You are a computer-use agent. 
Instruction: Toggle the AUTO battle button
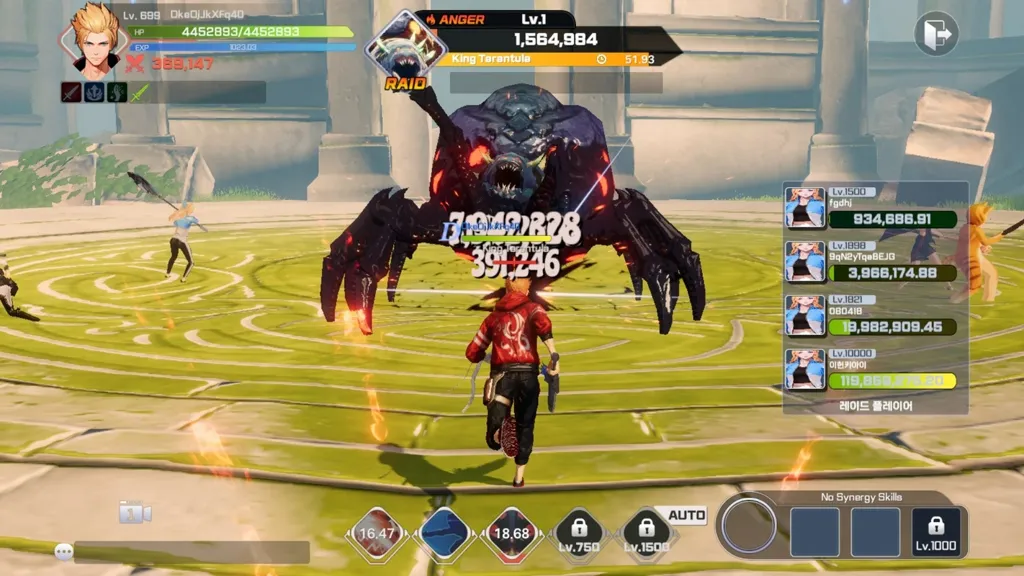(687, 515)
